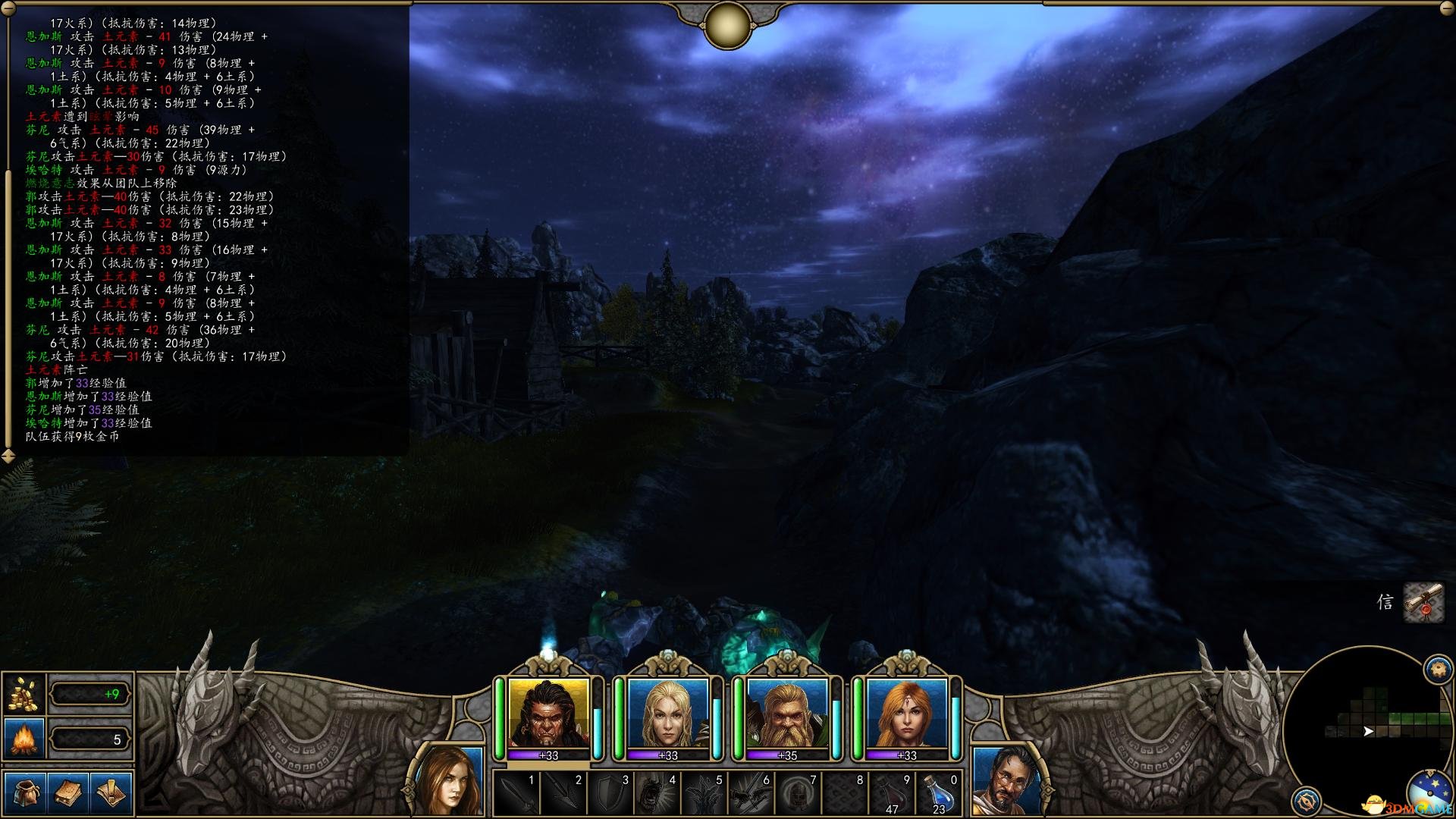Drink the red health potion in slot 9
Screen dimensions: 1456x819
[x=892, y=794]
